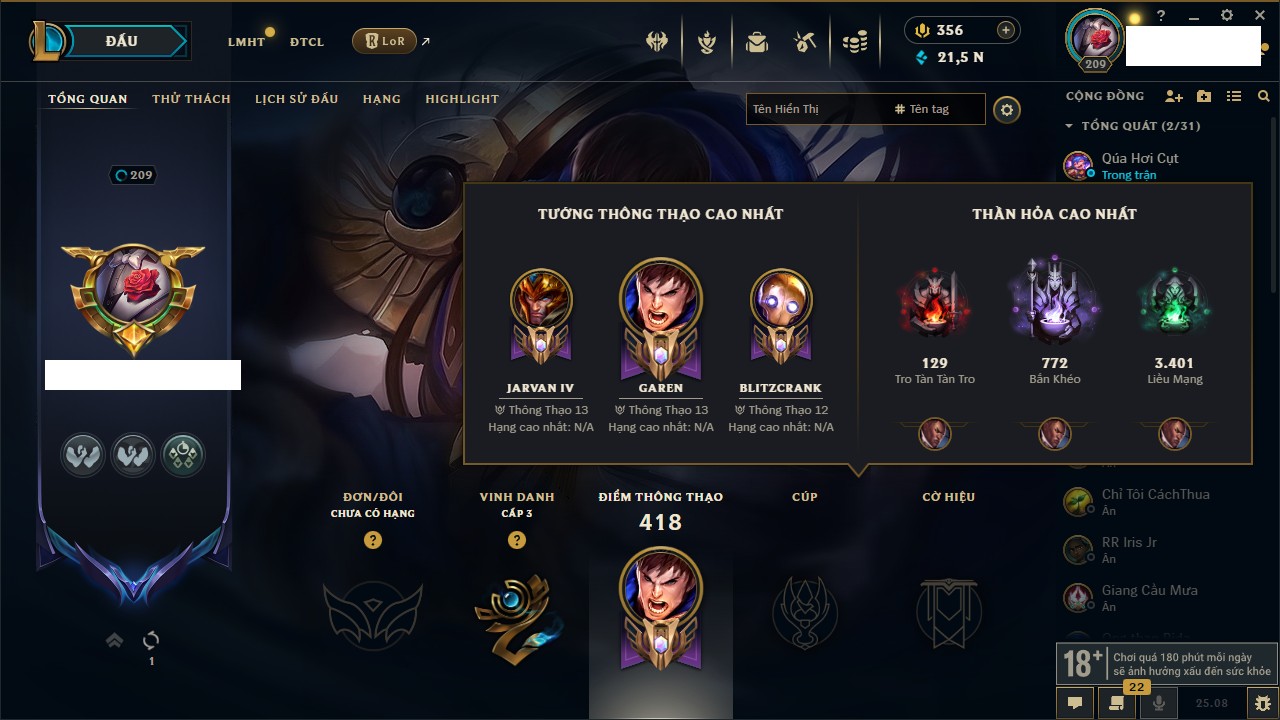
Task: Open the add friend icon
Action: click(x=1174, y=96)
